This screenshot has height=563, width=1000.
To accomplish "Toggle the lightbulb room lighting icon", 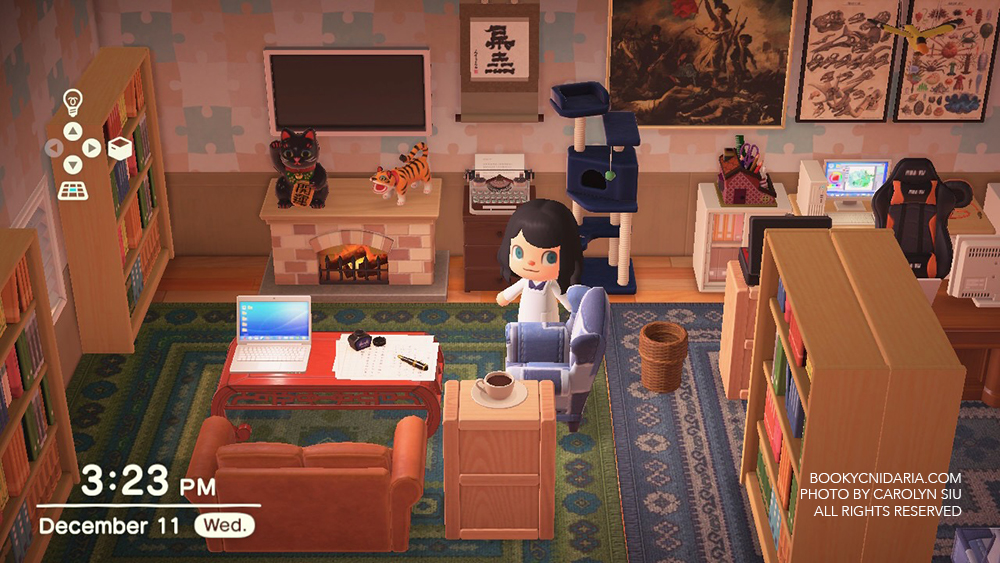I will [x=72, y=101].
